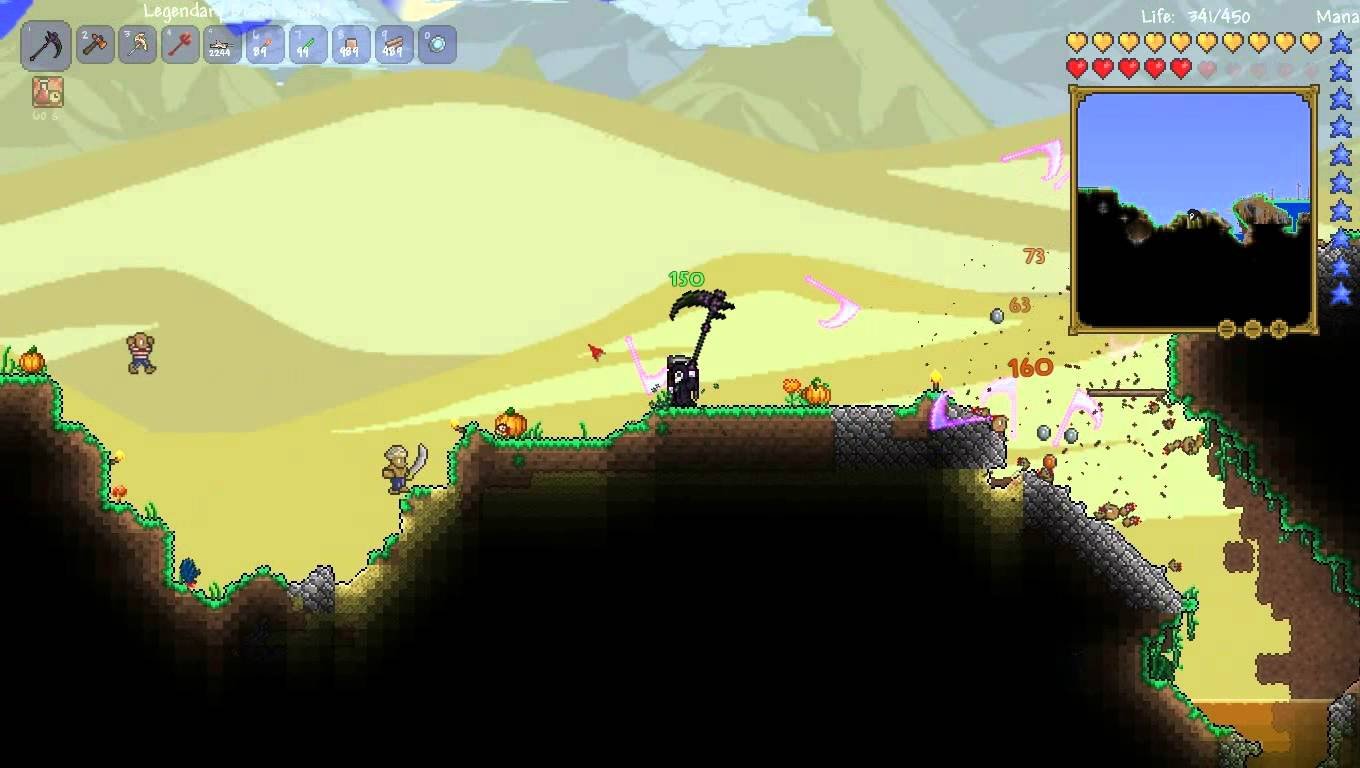Select the healing potion in hotbar slot 6

tap(263, 44)
